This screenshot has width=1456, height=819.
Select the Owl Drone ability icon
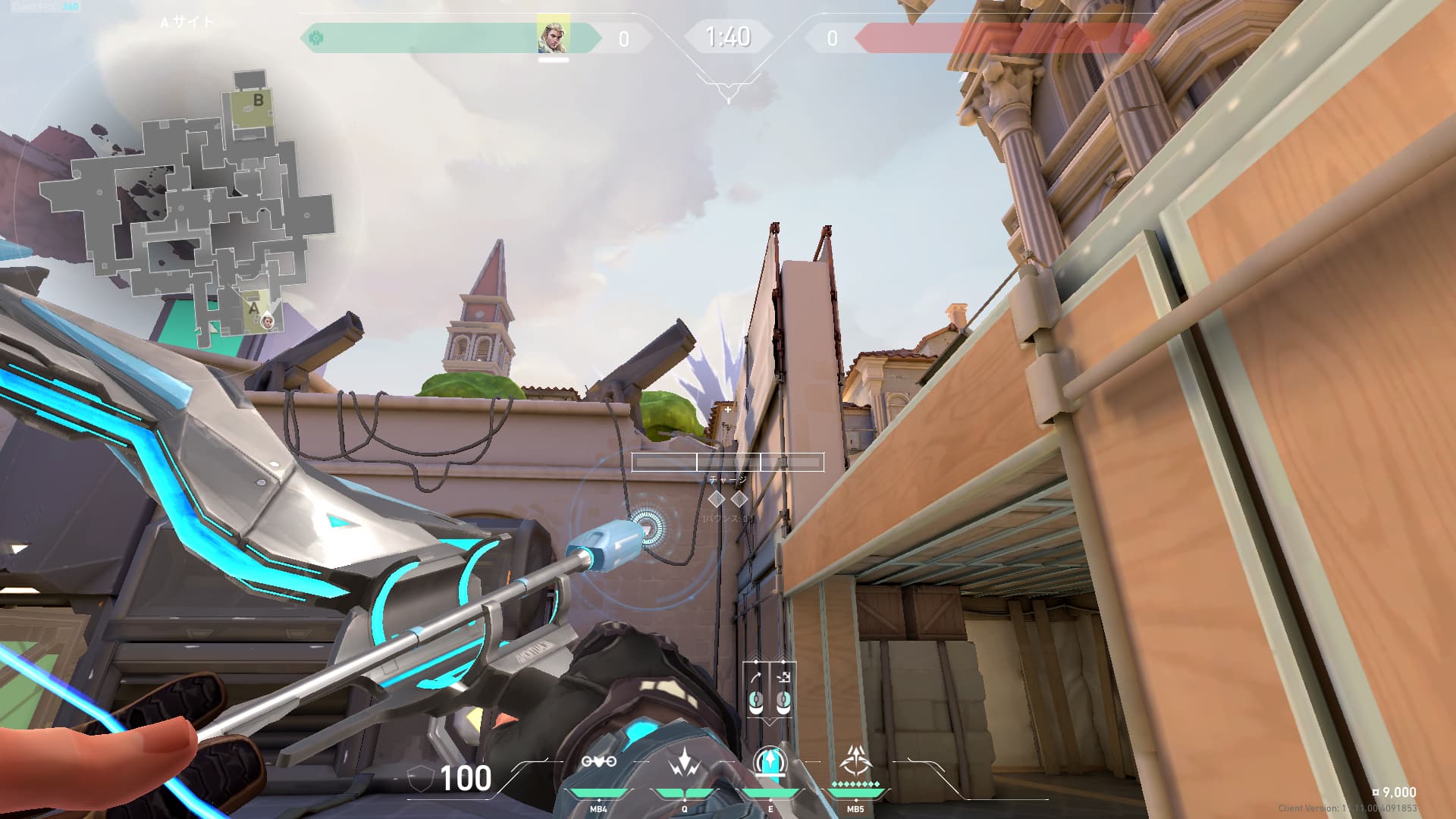[x=598, y=761]
